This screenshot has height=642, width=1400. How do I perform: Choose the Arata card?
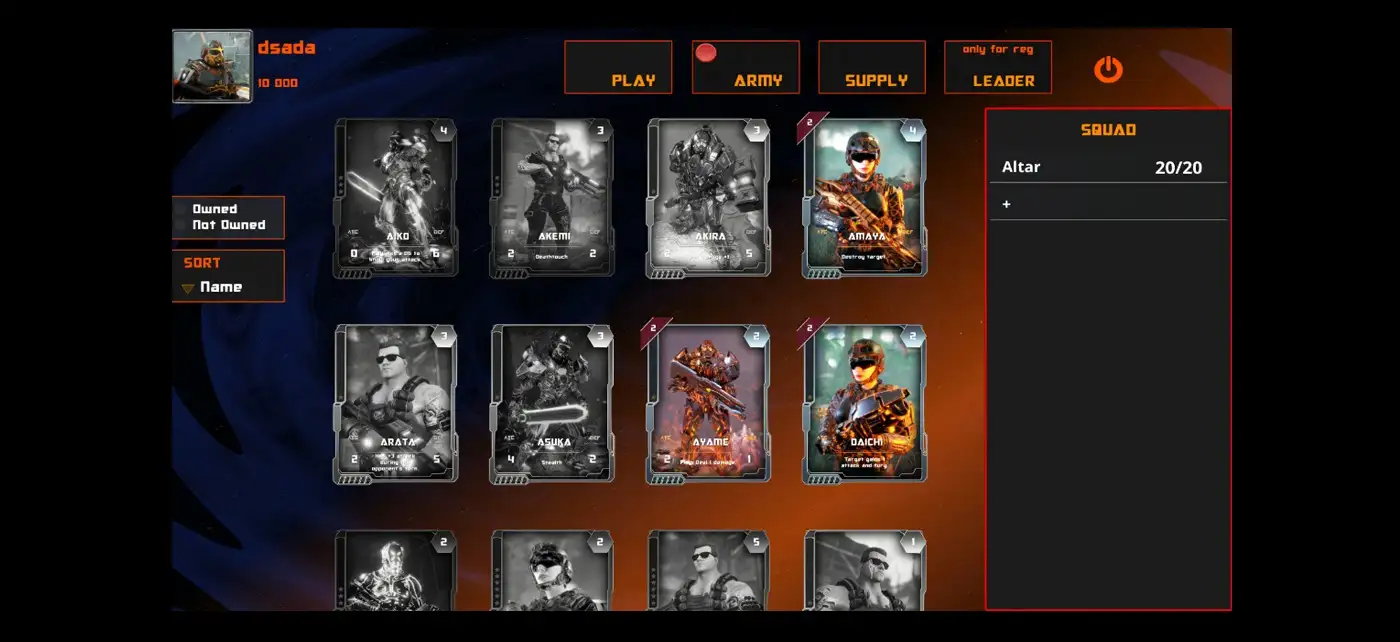[396, 403]
